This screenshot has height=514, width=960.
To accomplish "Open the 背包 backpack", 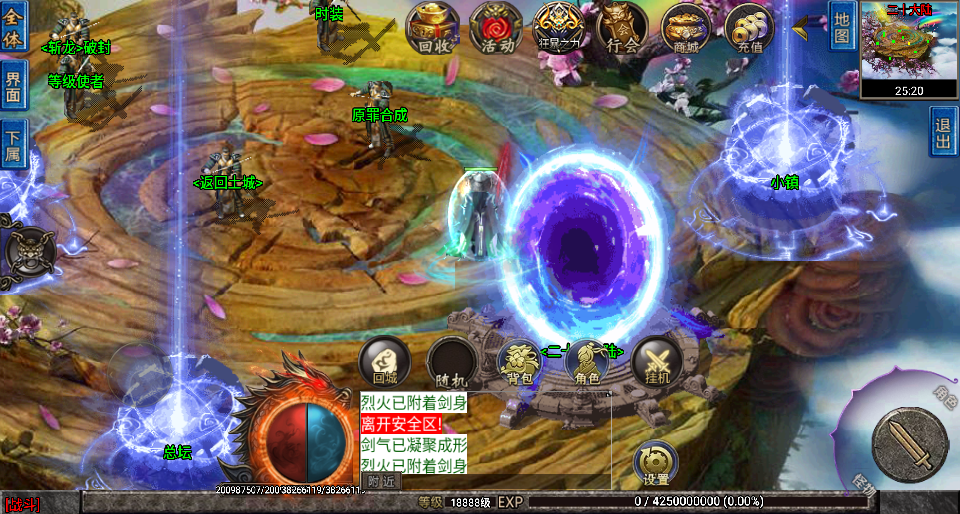I will [519, 362].
